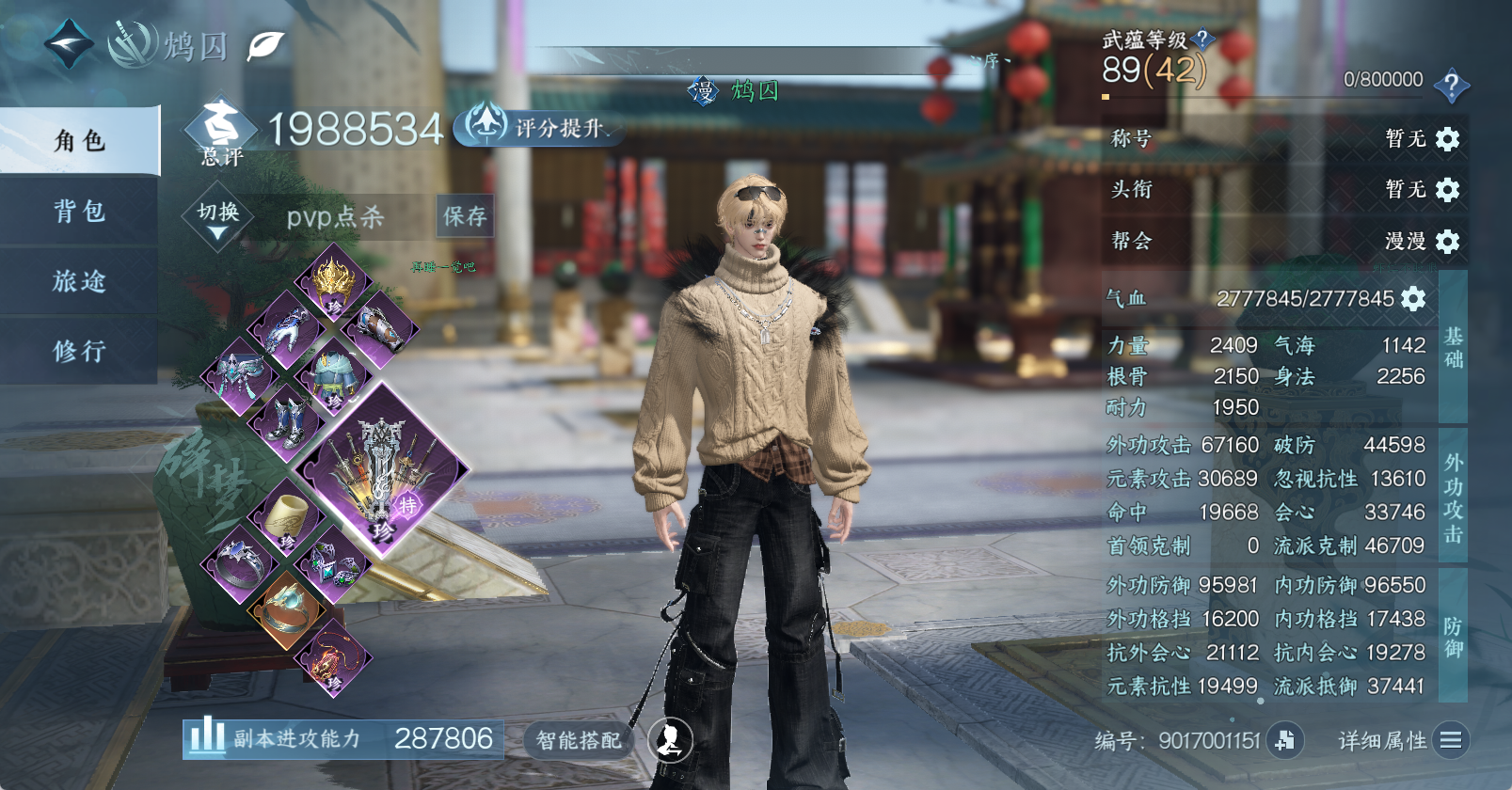
Task: Open the 智能搭配 smart matching button
Action: click(578, 740)
